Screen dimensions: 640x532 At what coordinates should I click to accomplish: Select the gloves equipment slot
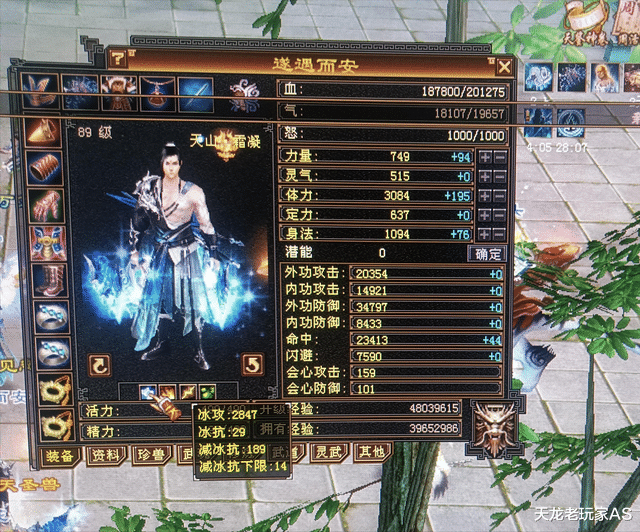click(44, 205)
